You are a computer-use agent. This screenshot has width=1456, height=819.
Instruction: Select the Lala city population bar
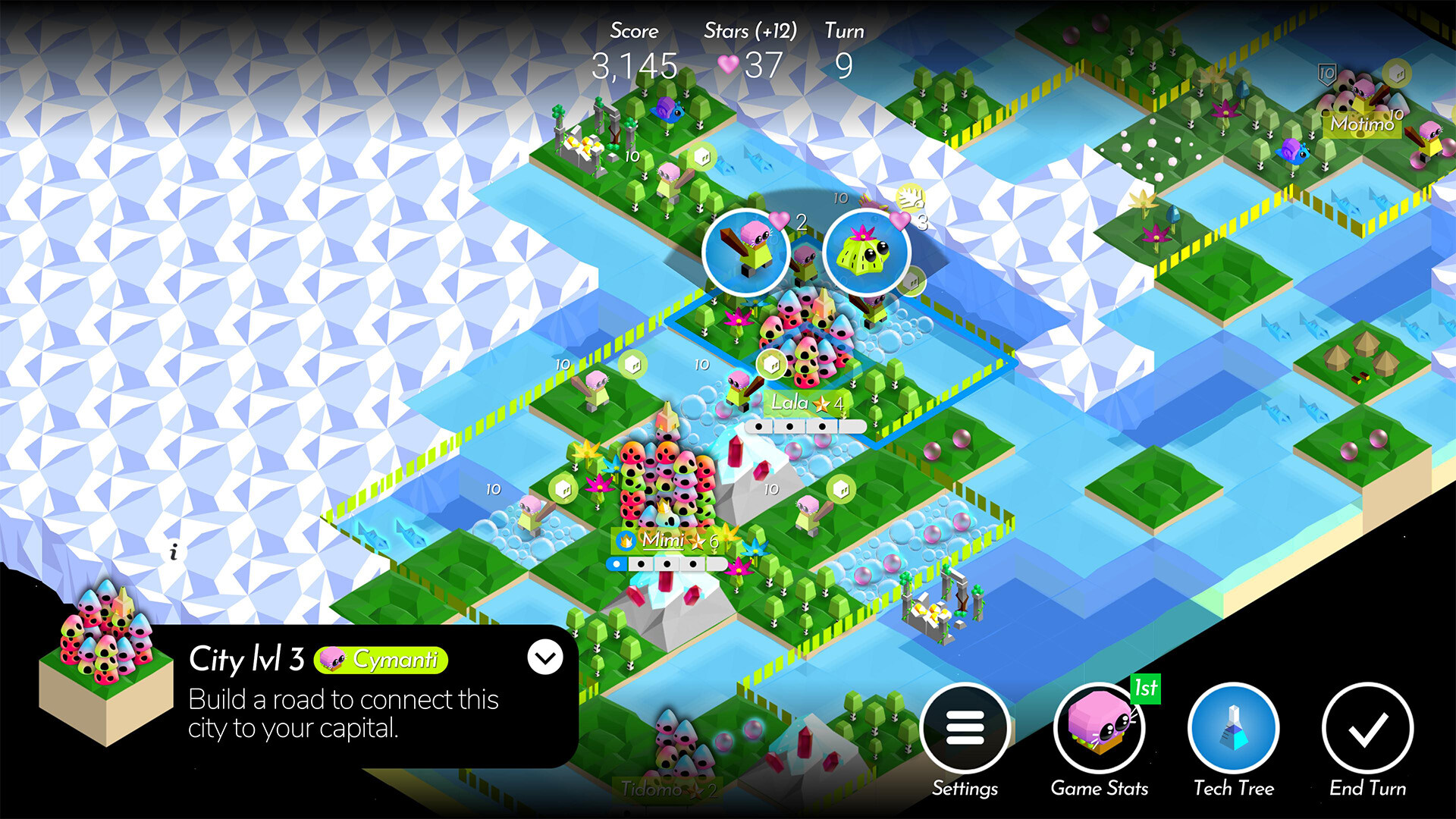(806, 426)
